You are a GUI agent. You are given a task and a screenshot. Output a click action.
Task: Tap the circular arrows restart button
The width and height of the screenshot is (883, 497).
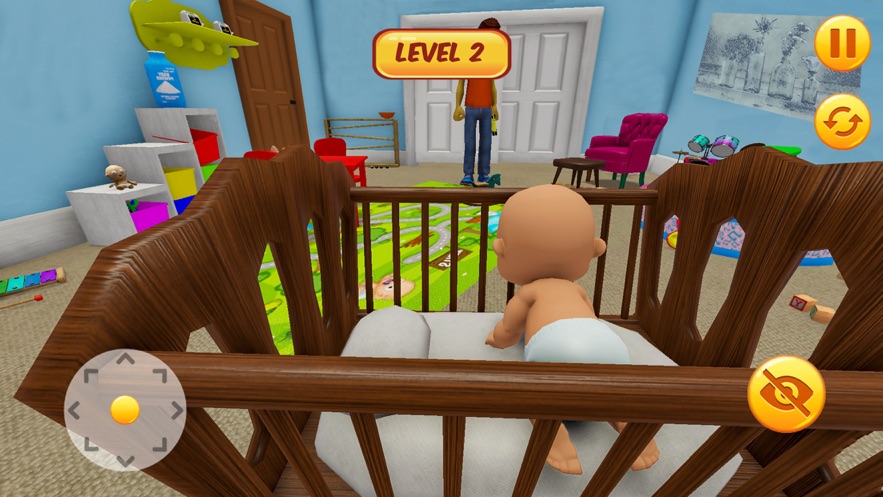click(842, 122)
